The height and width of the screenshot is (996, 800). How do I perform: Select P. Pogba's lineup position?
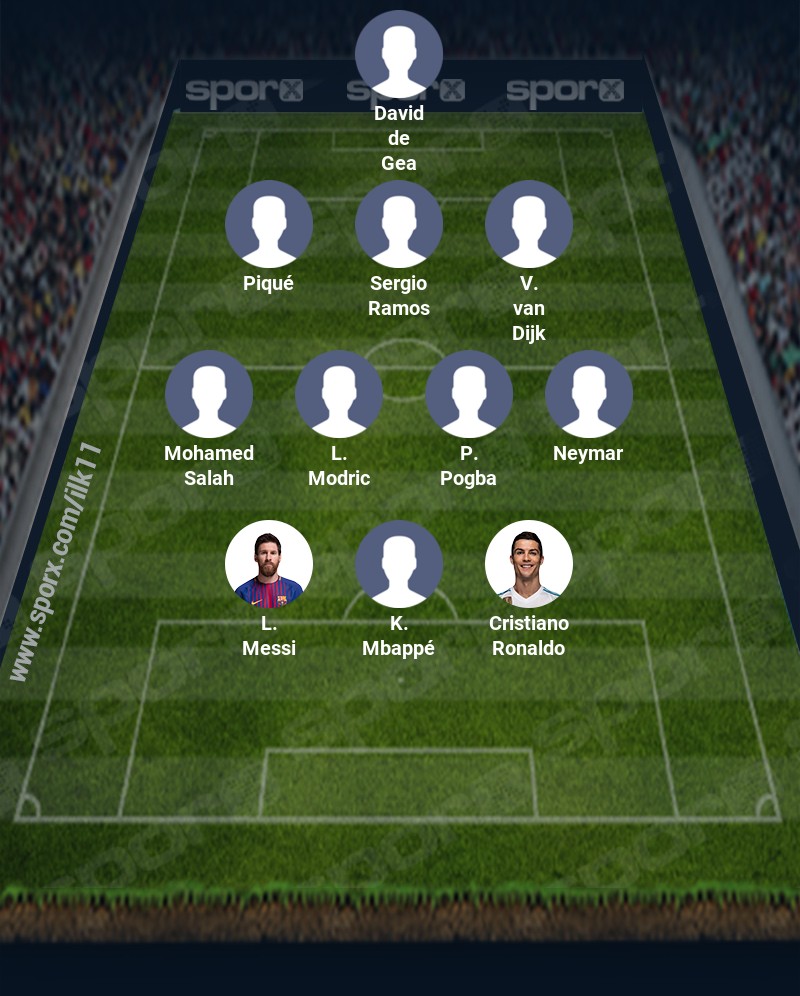pyautogui.click(x=469, y=394)
